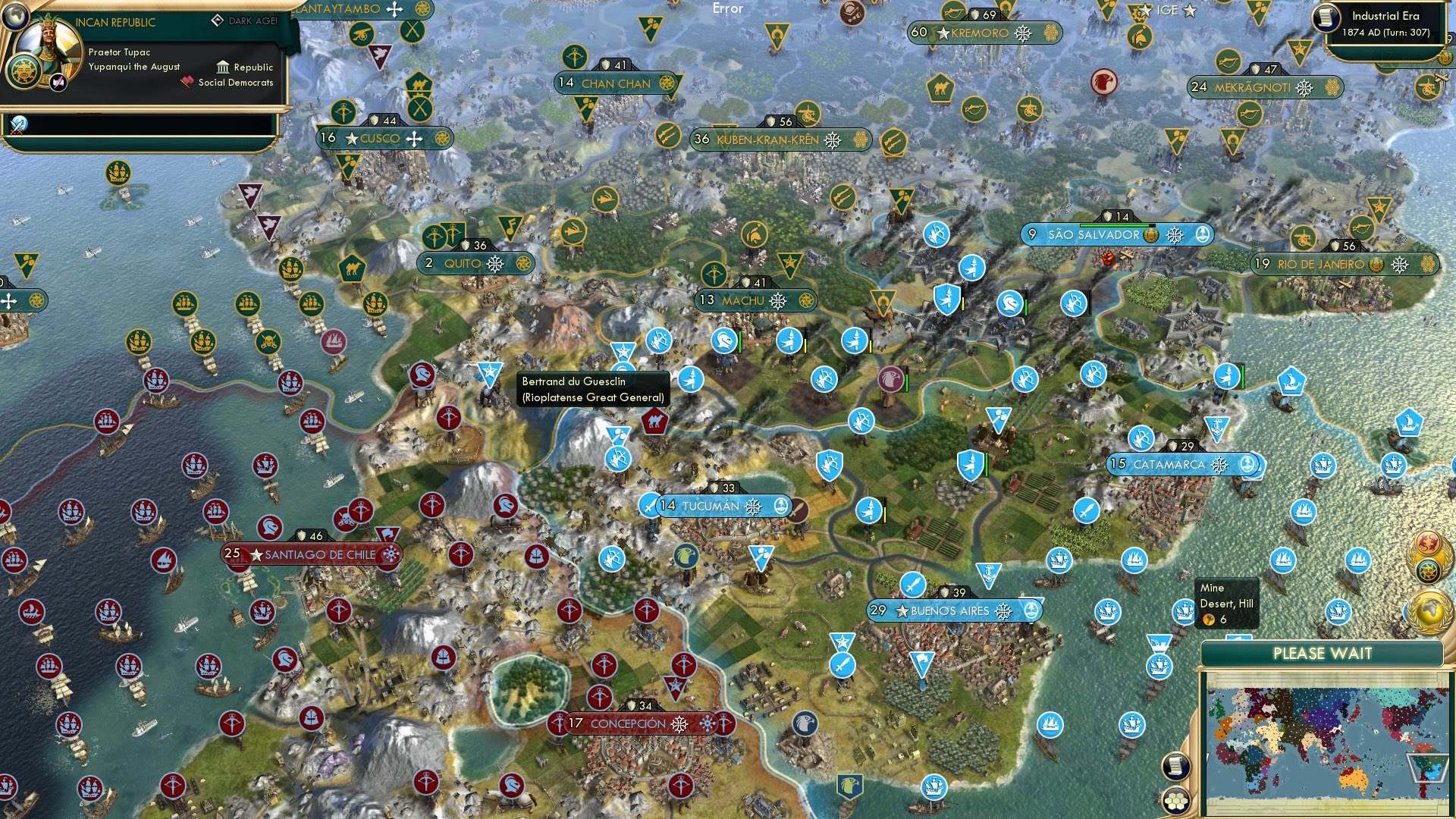Image resolution: width=1456 pixels, height=819 pixels.
Task: Click the Rio de Janeiro city banner
Action: (1320, 264)
